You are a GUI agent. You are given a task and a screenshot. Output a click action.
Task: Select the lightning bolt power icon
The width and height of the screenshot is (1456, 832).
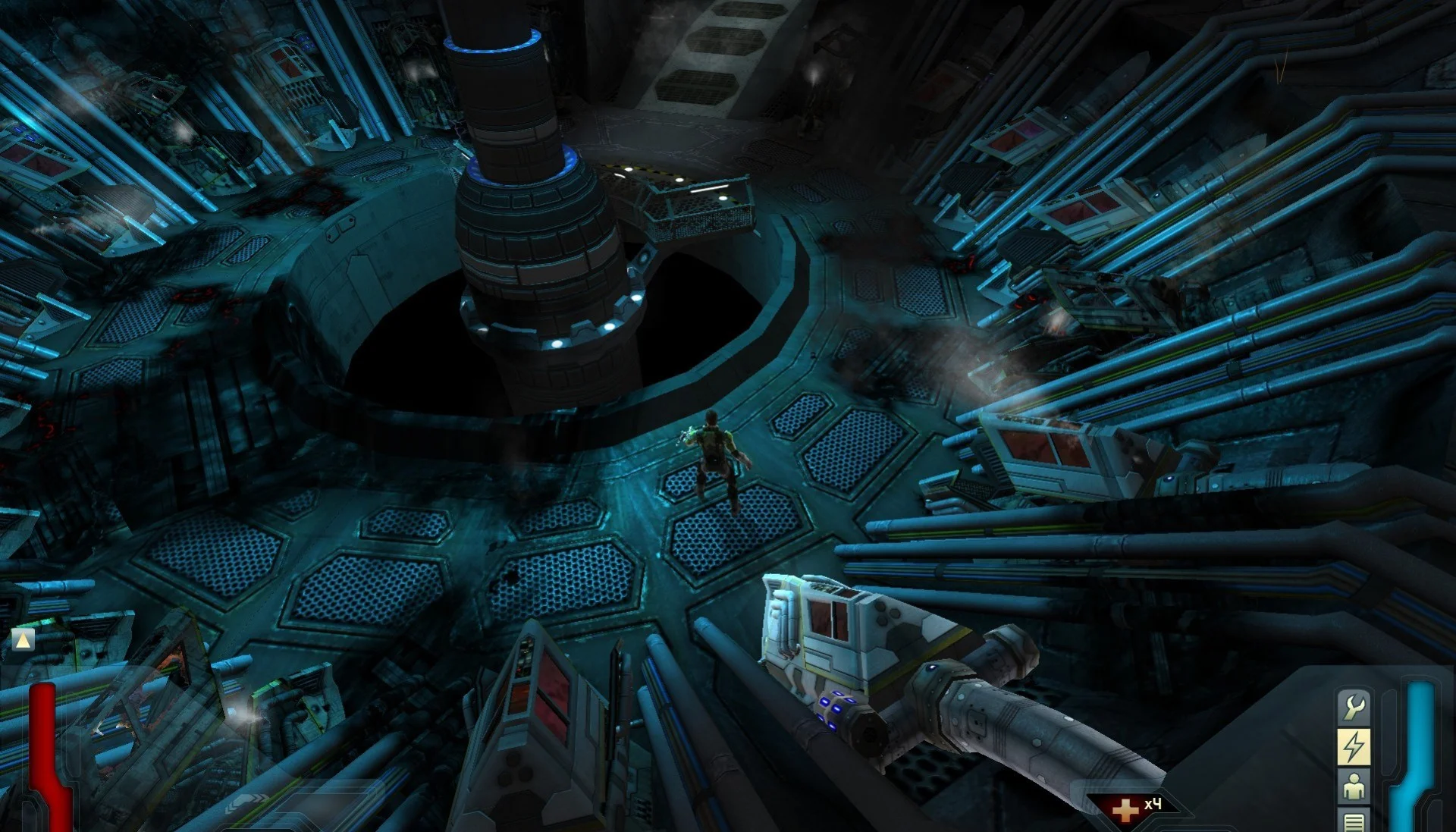[x=1354, y=747]
